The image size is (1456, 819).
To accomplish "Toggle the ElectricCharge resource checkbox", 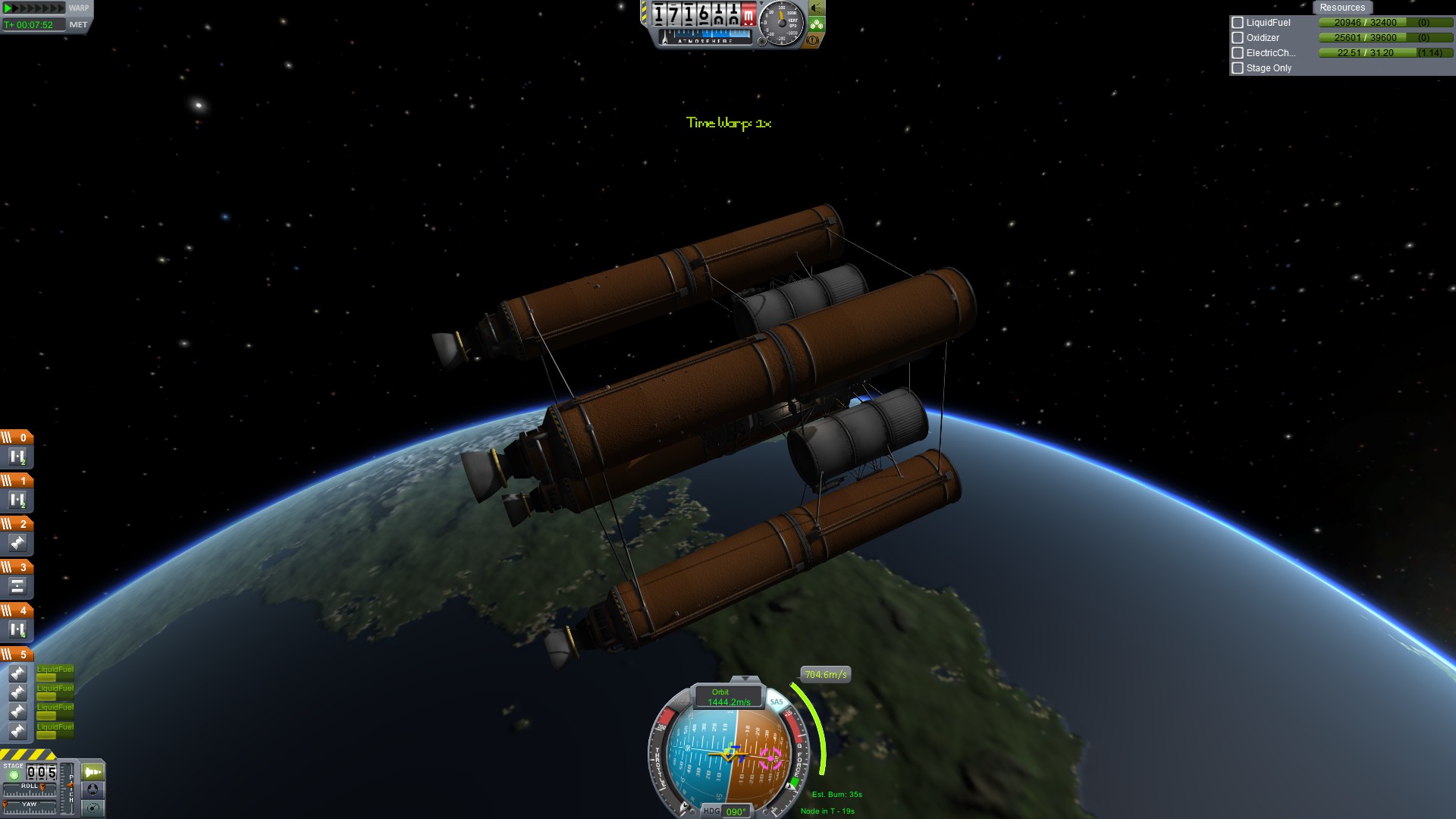I will [x=1238, y=53].
